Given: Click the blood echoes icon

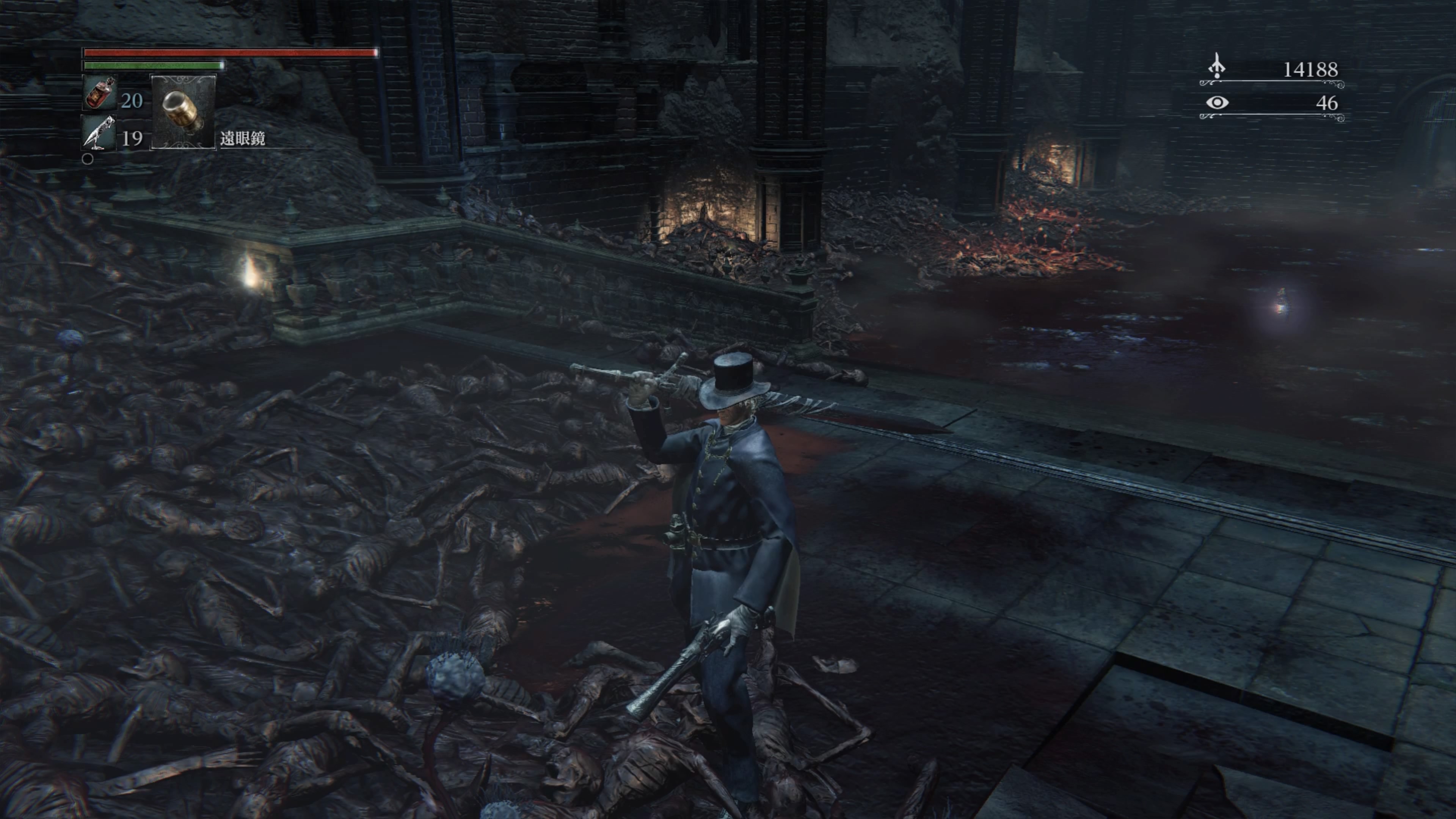Looking at the screenshot, I should [x=1216, y=67].
